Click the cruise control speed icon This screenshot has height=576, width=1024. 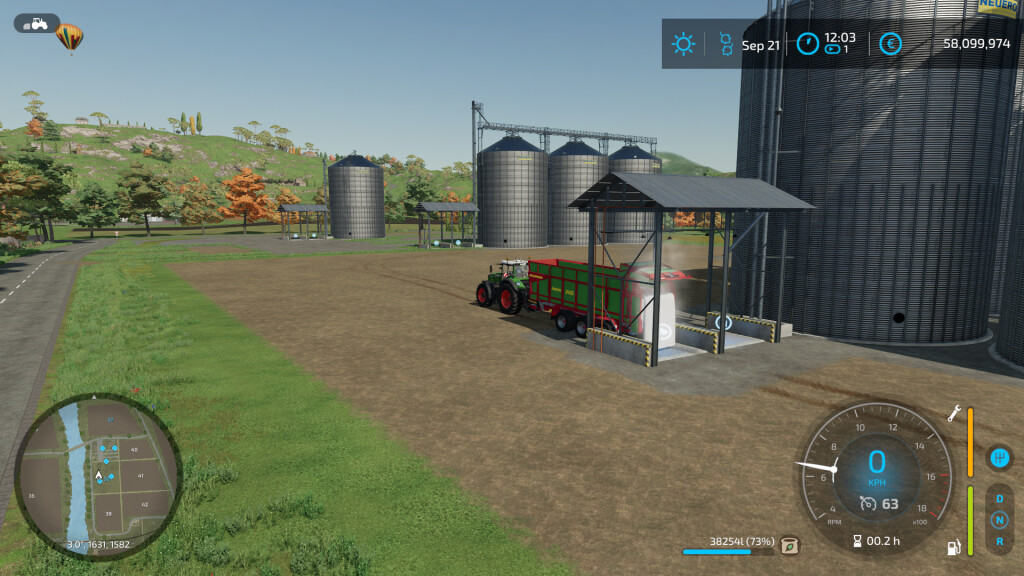(868, 504)
